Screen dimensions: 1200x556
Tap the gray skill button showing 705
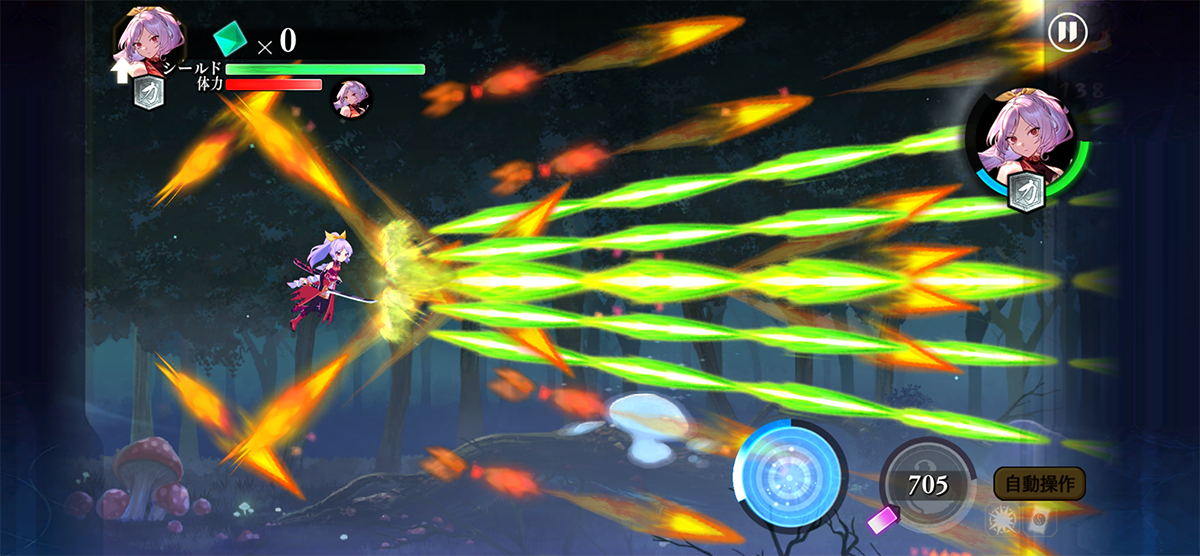click(927, 486)
